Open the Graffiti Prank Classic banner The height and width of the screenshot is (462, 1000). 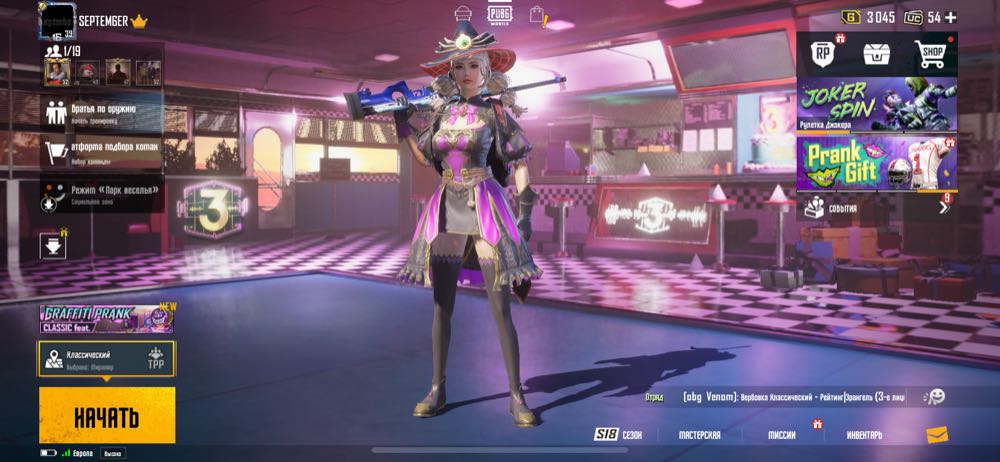point(106,319)
